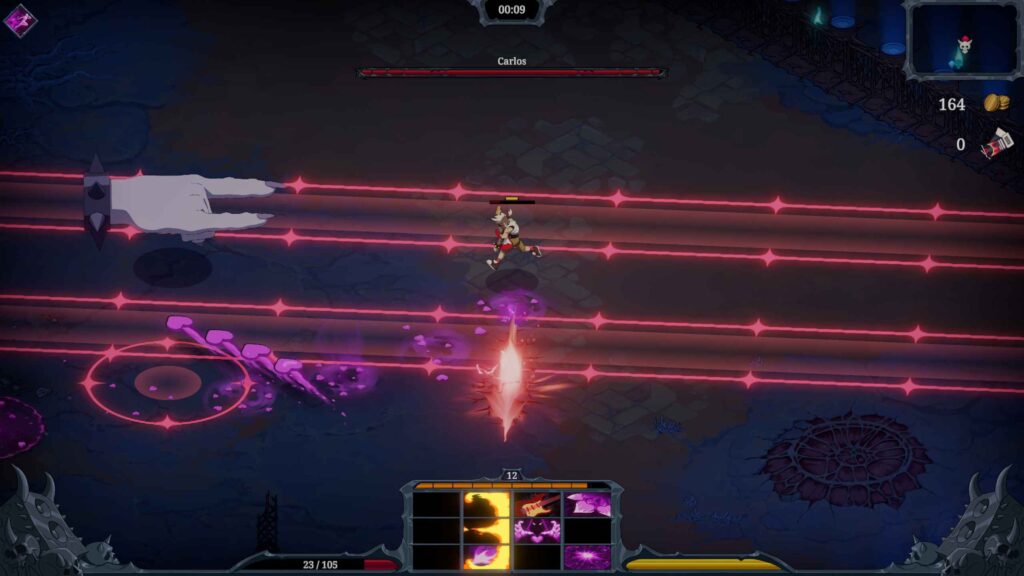Choose the pink crystal shards ability

[x=587, y=504]
